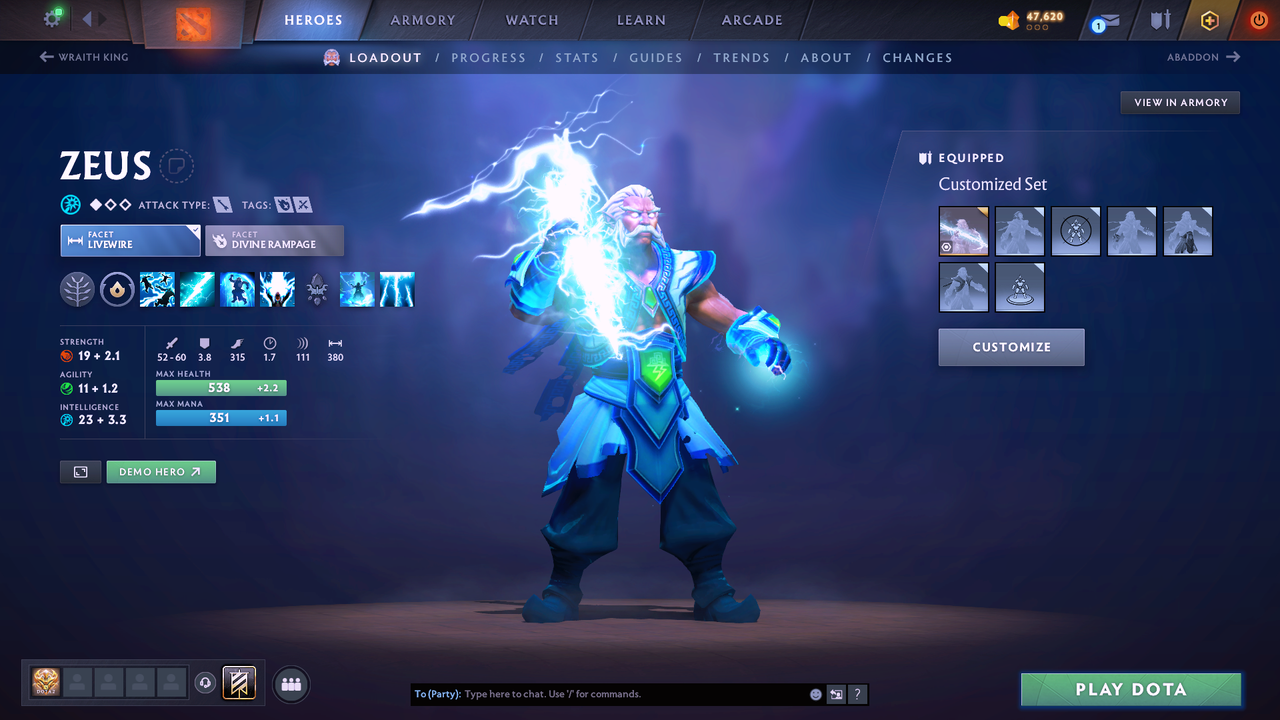
Task: Select the Divine Rampage facet
Action: pyautogui.click(x=274, y=240)
